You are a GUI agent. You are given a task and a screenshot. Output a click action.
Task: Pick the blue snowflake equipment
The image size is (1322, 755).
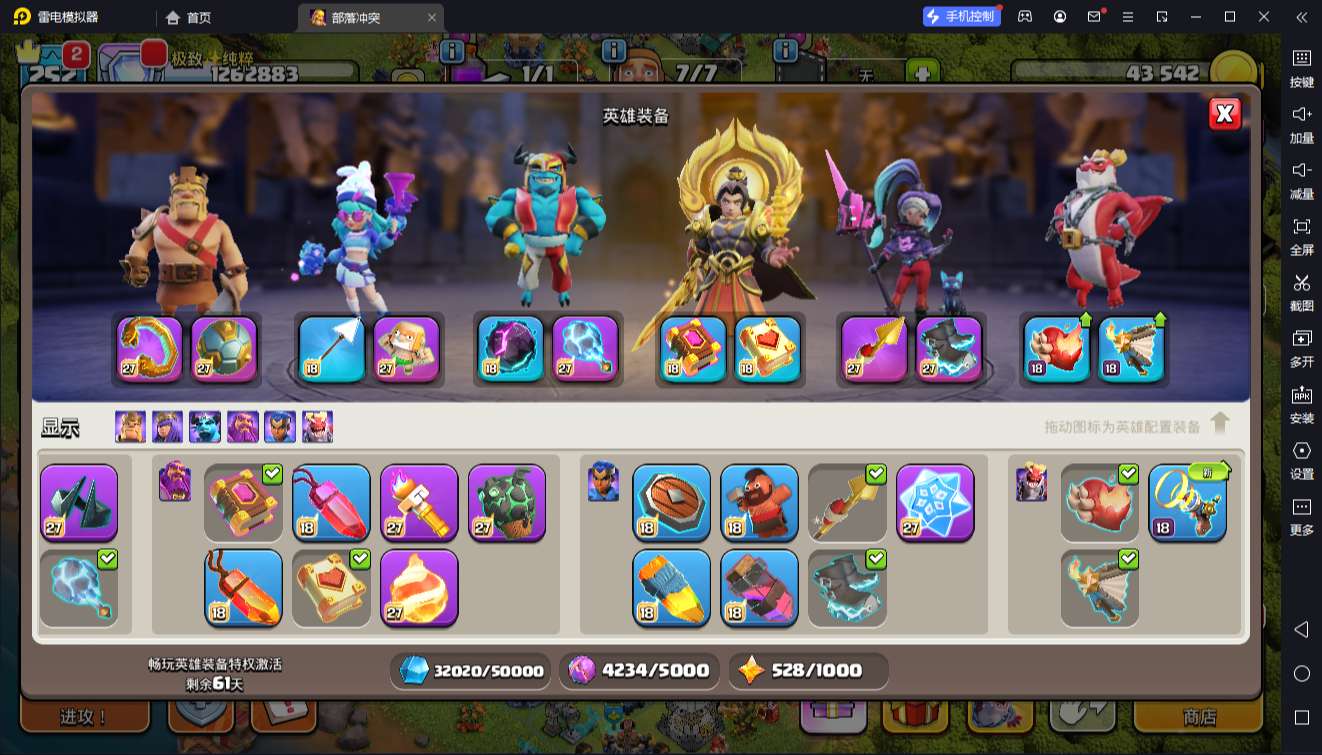(x=935, y=502)
